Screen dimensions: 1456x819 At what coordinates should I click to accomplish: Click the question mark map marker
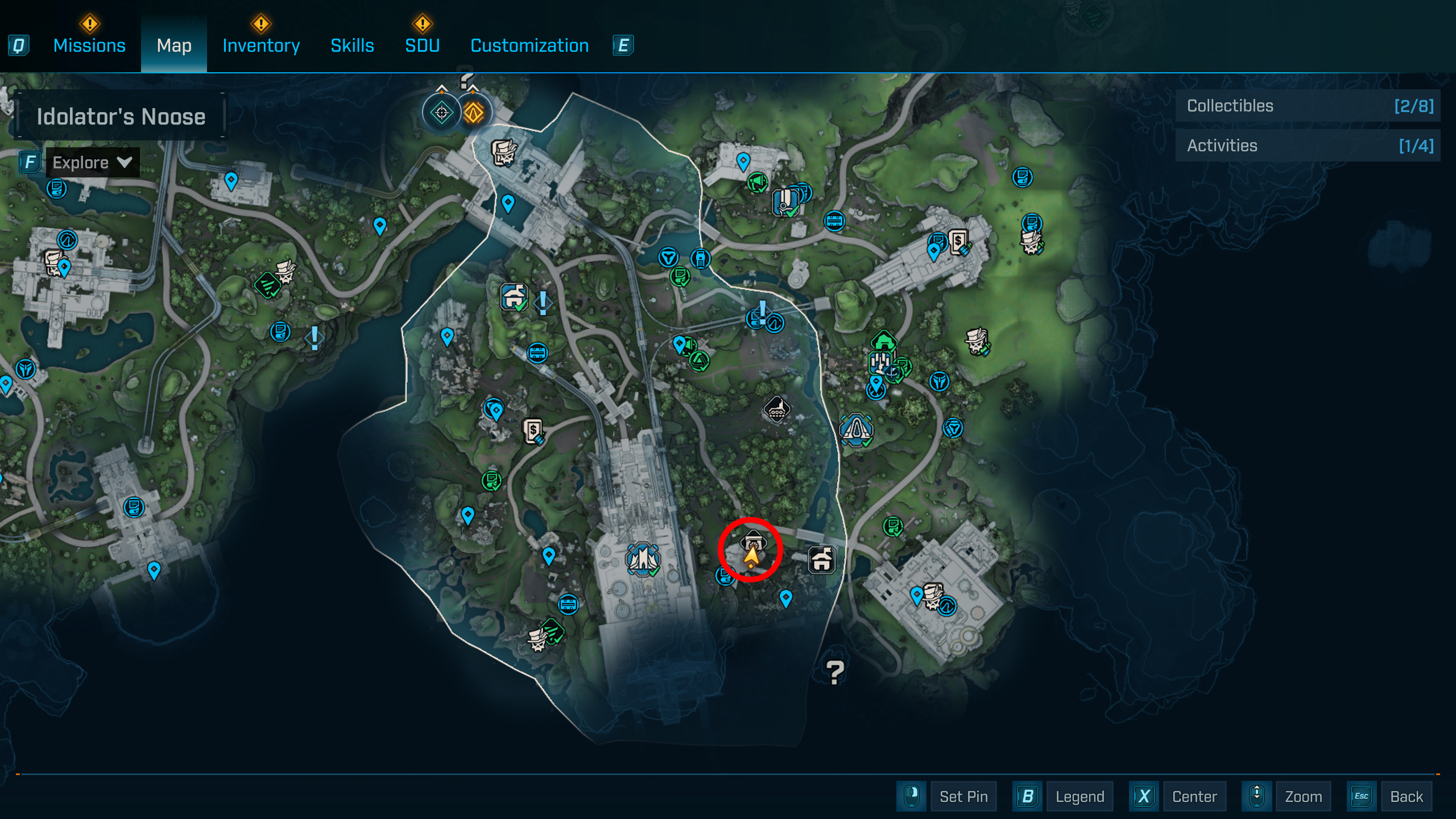pos(834,673)
